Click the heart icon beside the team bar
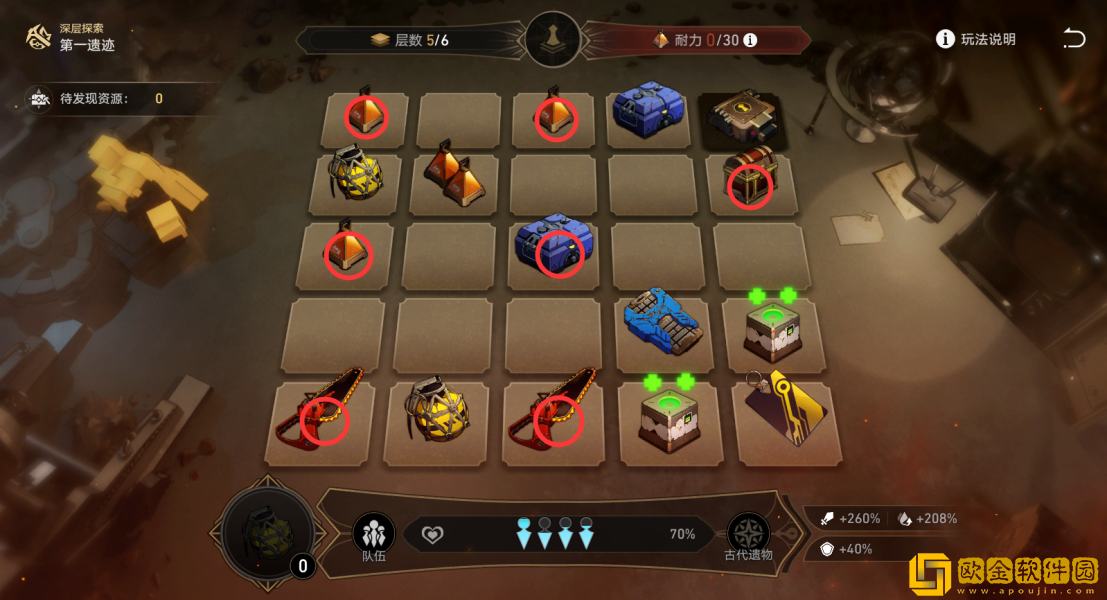The height and width of the screenshot is (600, 1107). point(432,535)
